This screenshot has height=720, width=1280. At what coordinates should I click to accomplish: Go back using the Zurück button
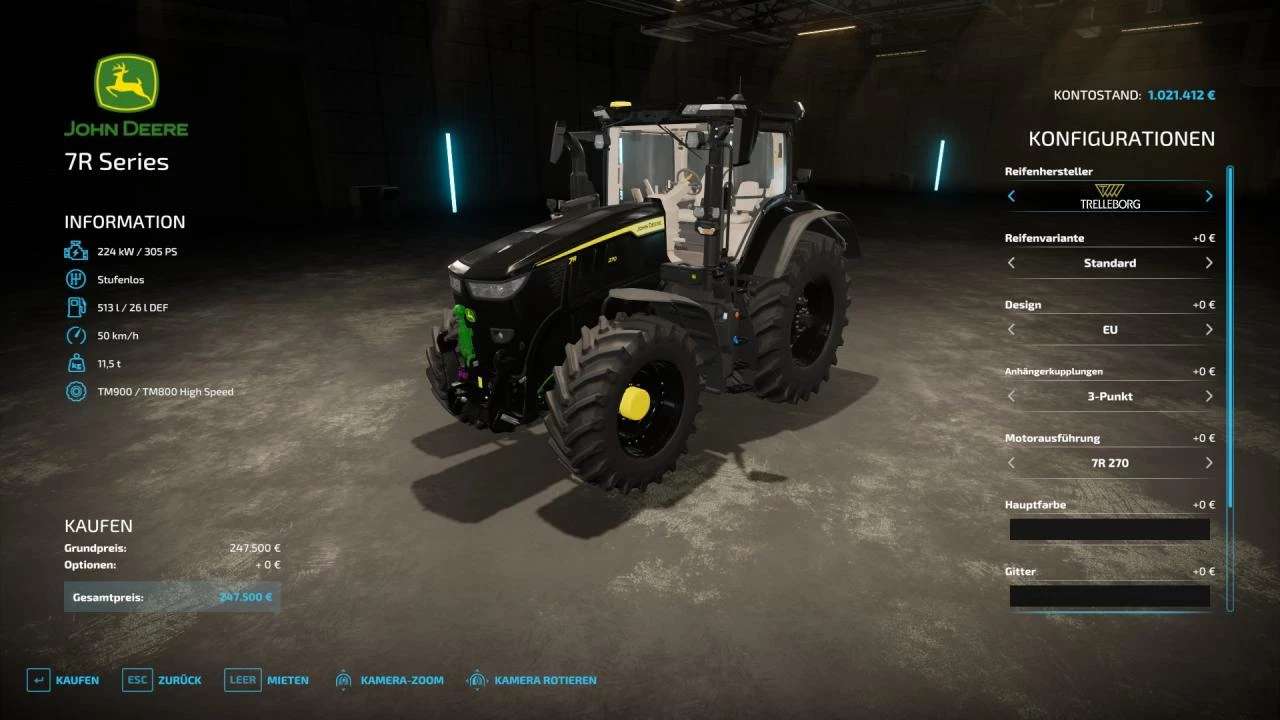(x=162, y=680)
